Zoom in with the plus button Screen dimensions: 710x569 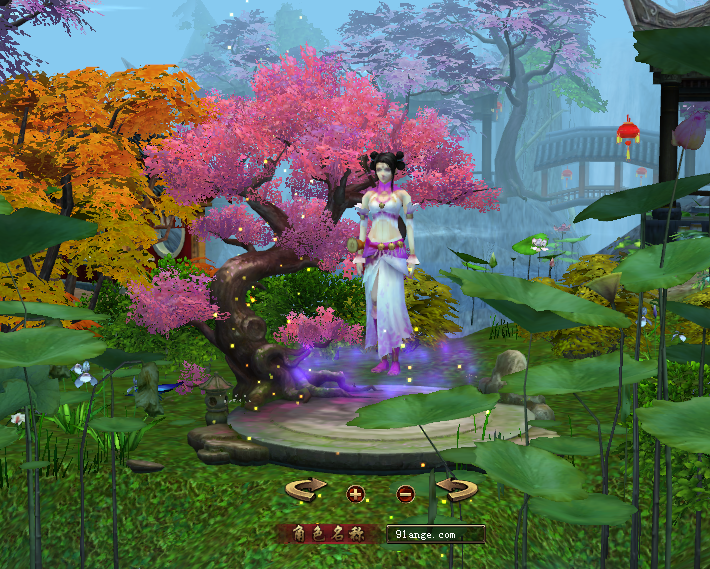click(355, 493)
